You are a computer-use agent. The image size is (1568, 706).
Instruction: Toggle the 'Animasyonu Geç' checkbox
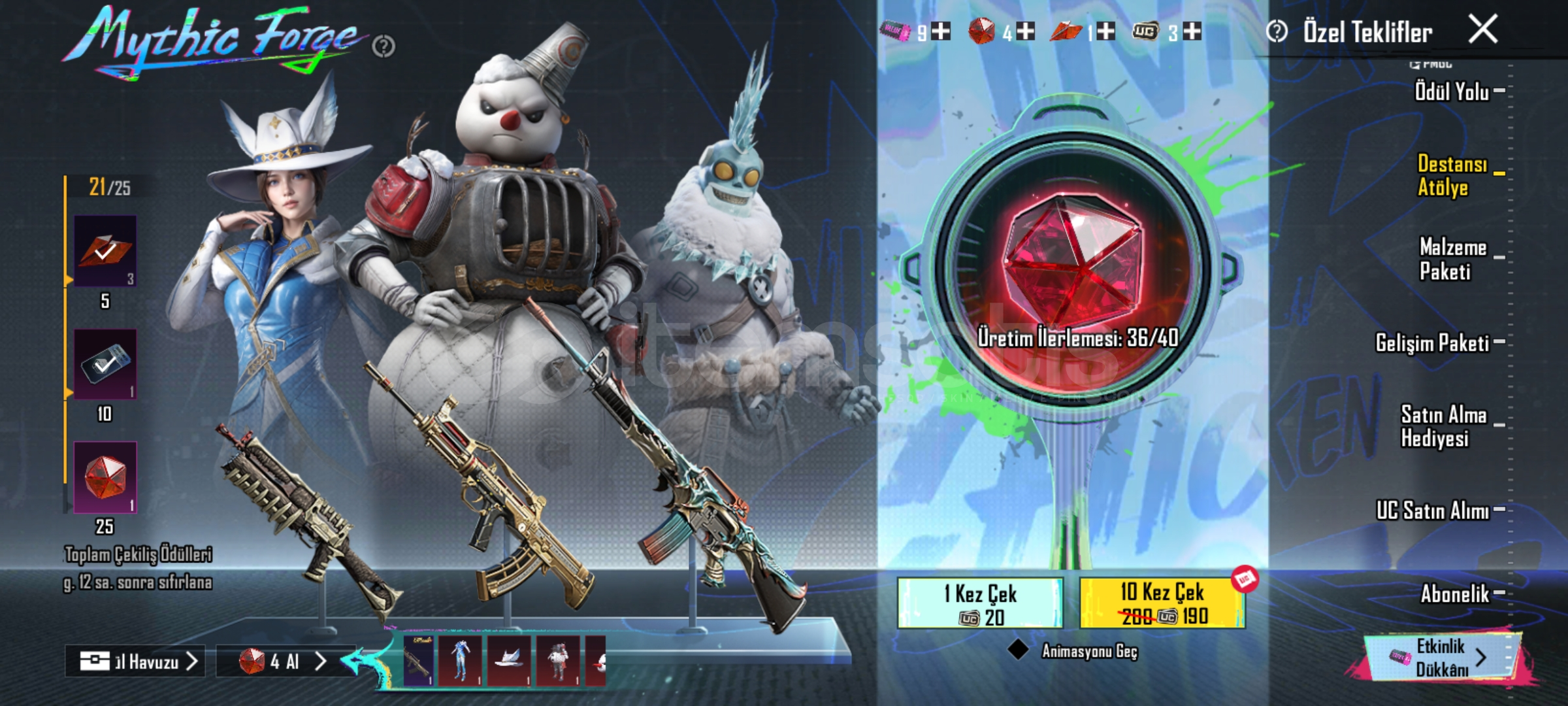1018,650
